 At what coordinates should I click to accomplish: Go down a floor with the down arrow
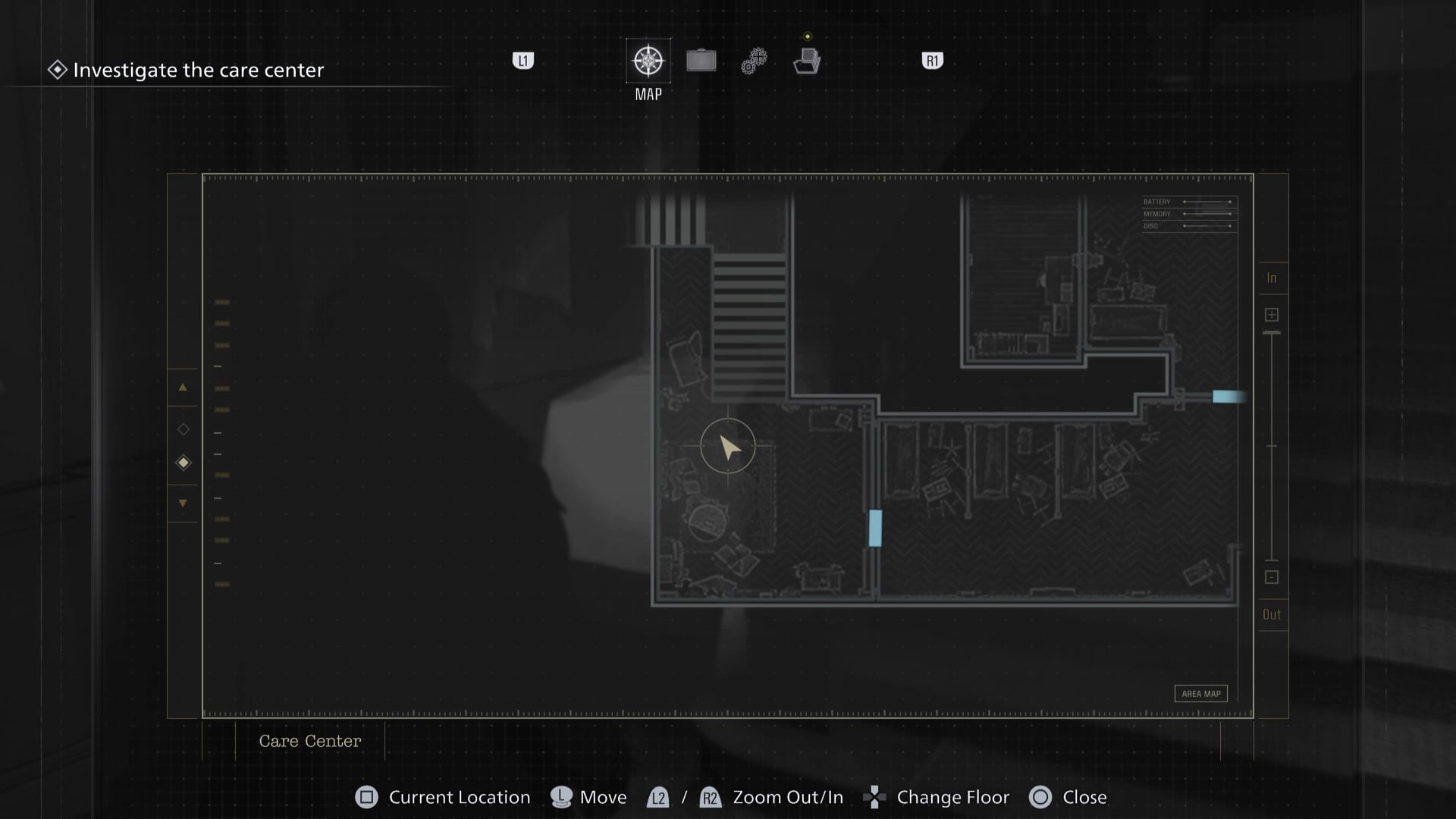[183, 503]
